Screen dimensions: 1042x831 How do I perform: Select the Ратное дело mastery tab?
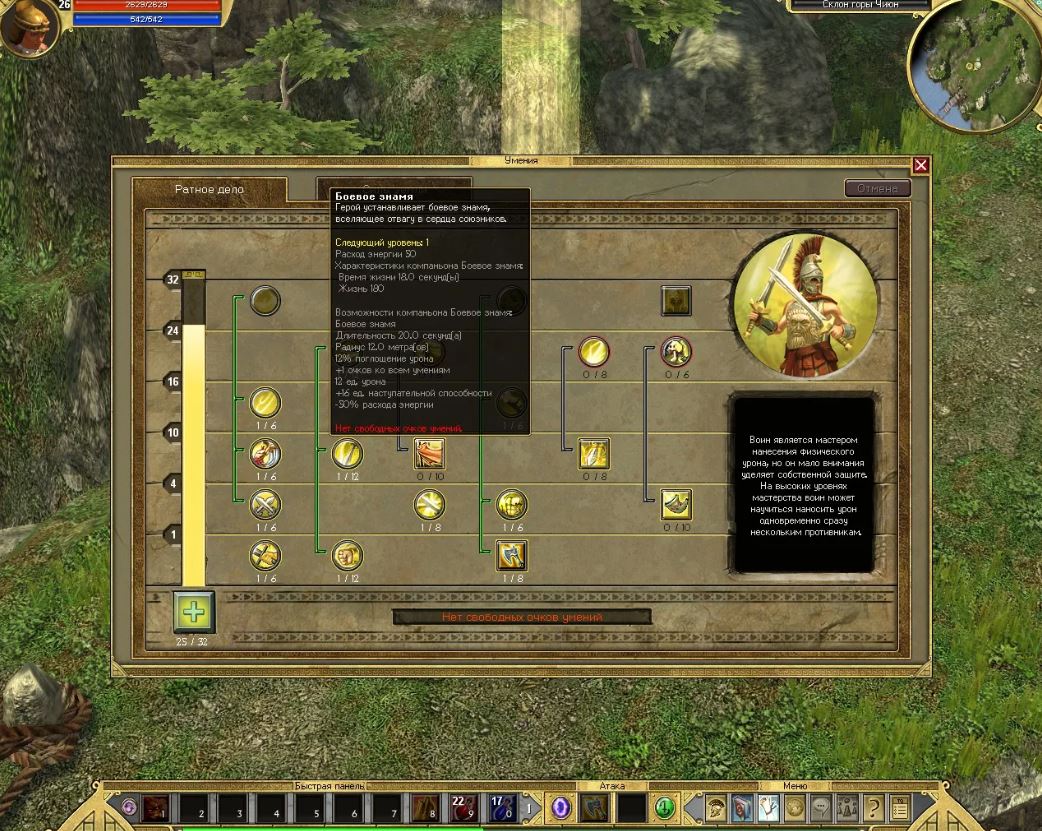pyautogui.click(x=209, y=189)
